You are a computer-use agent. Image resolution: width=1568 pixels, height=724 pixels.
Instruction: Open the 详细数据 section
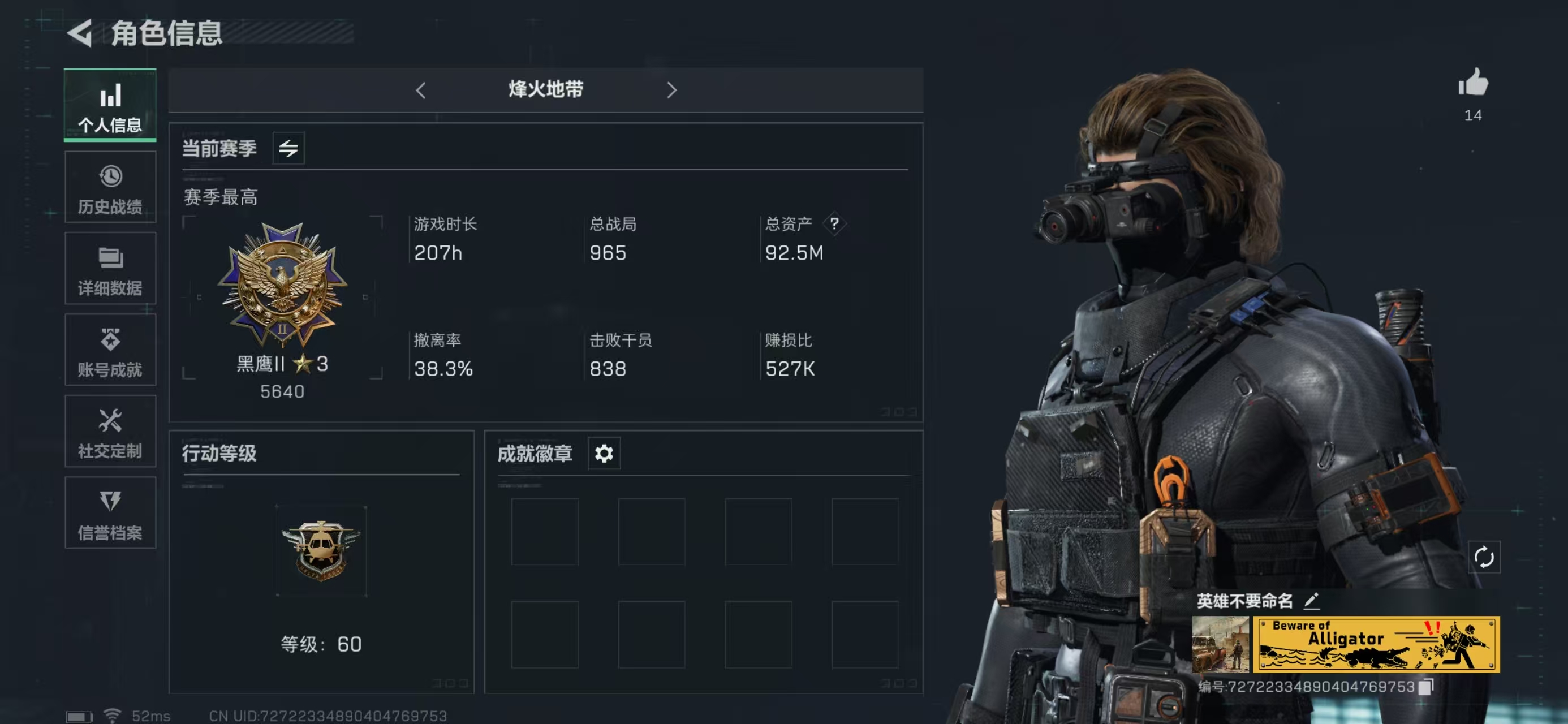click(110, 268)
